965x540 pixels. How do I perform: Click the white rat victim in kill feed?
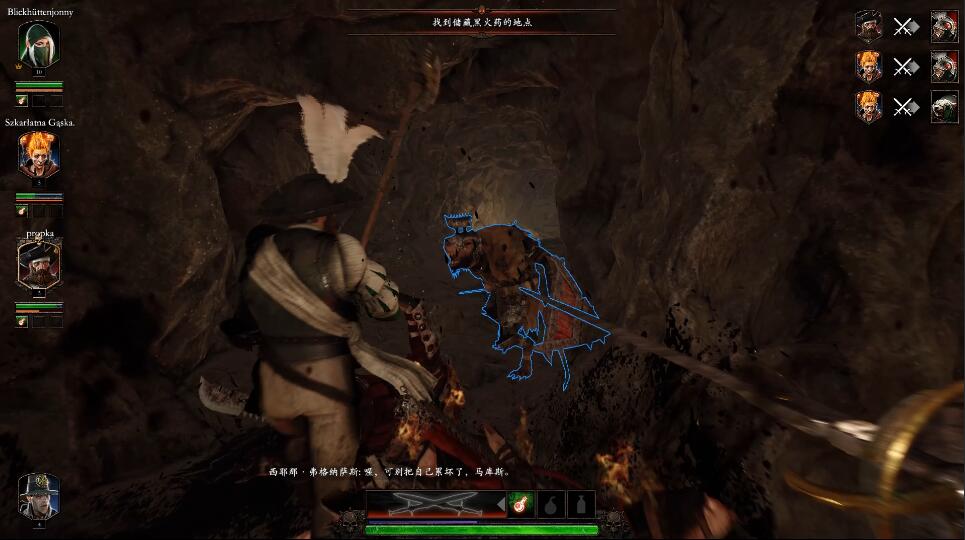[944, 107]
